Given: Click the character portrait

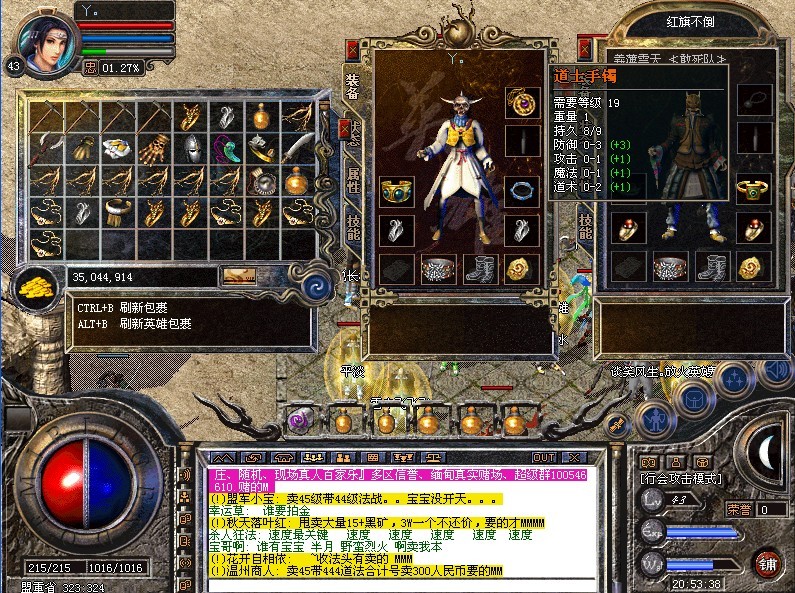Looking at the screenshot, I should coord(43,40).
